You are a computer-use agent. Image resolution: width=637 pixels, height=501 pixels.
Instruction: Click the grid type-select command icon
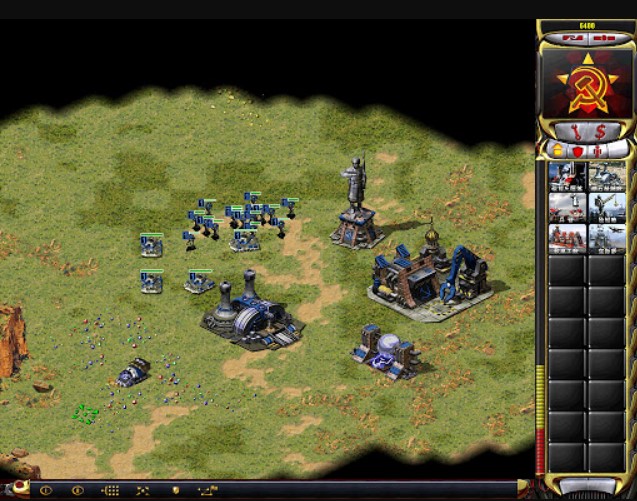[x=110, y=491]
